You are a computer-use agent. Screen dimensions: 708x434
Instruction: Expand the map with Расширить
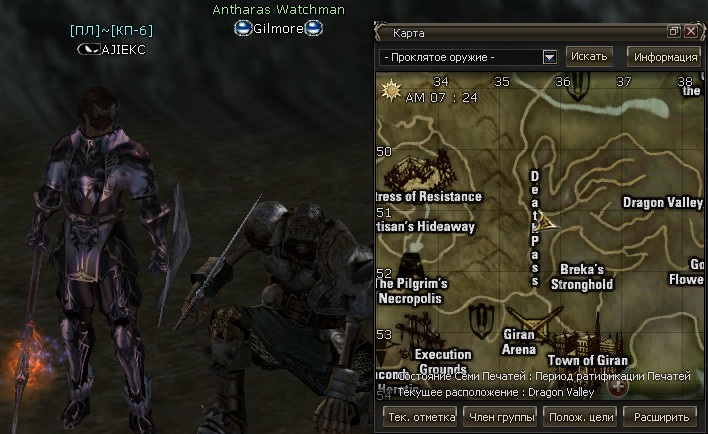tap(661, 416)
